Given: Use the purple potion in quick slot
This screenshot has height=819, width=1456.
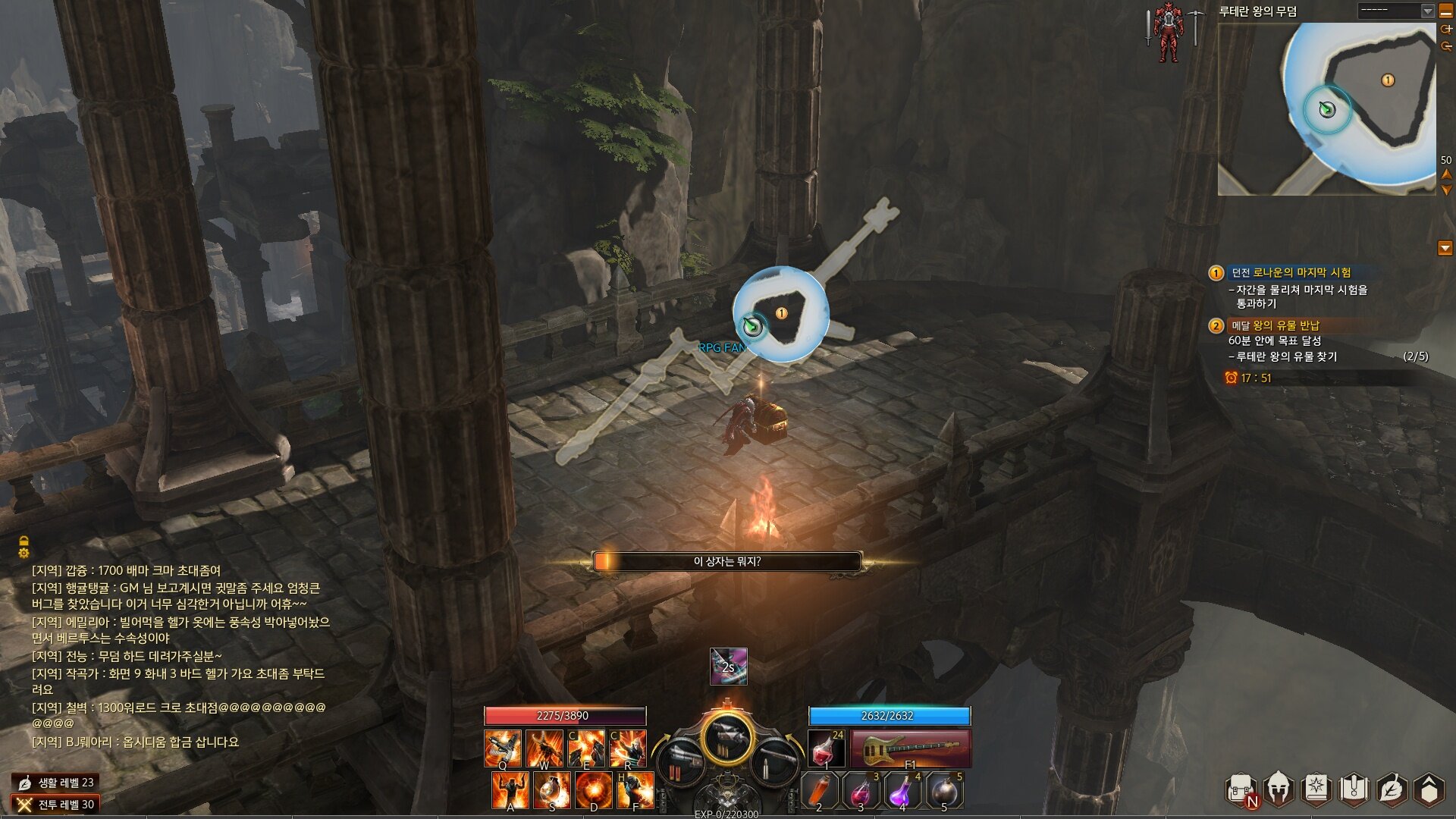Looking at the screenshot, I should point(902,791).
